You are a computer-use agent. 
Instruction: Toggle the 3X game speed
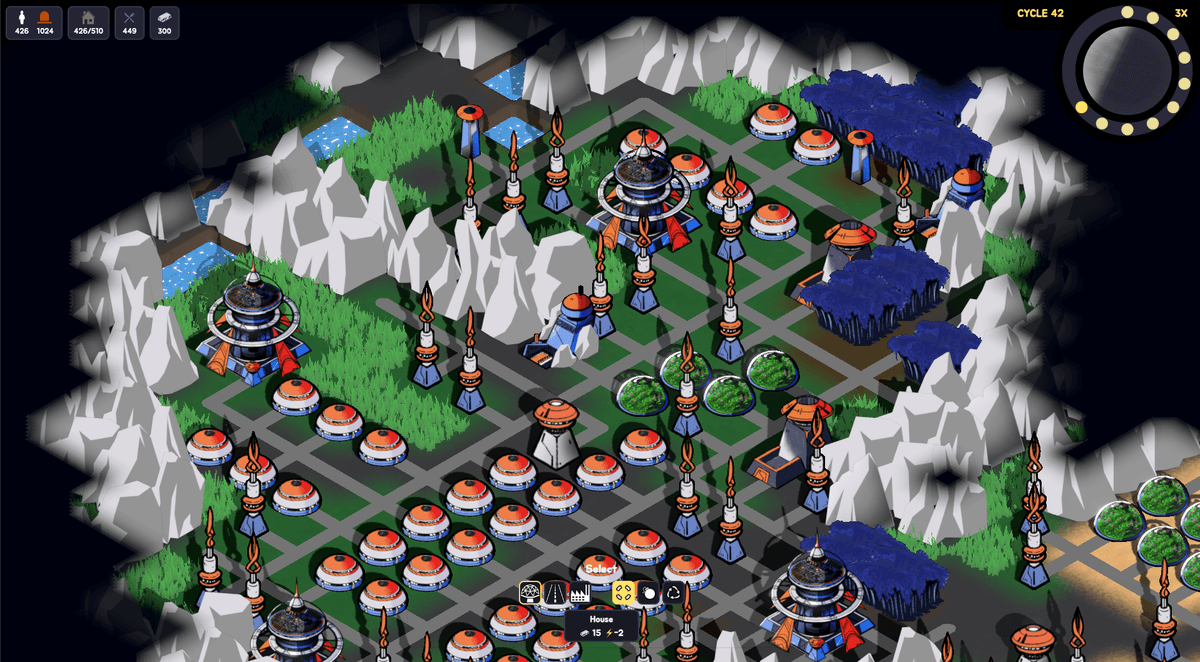pyautogui.click(x=1181, y=13)
